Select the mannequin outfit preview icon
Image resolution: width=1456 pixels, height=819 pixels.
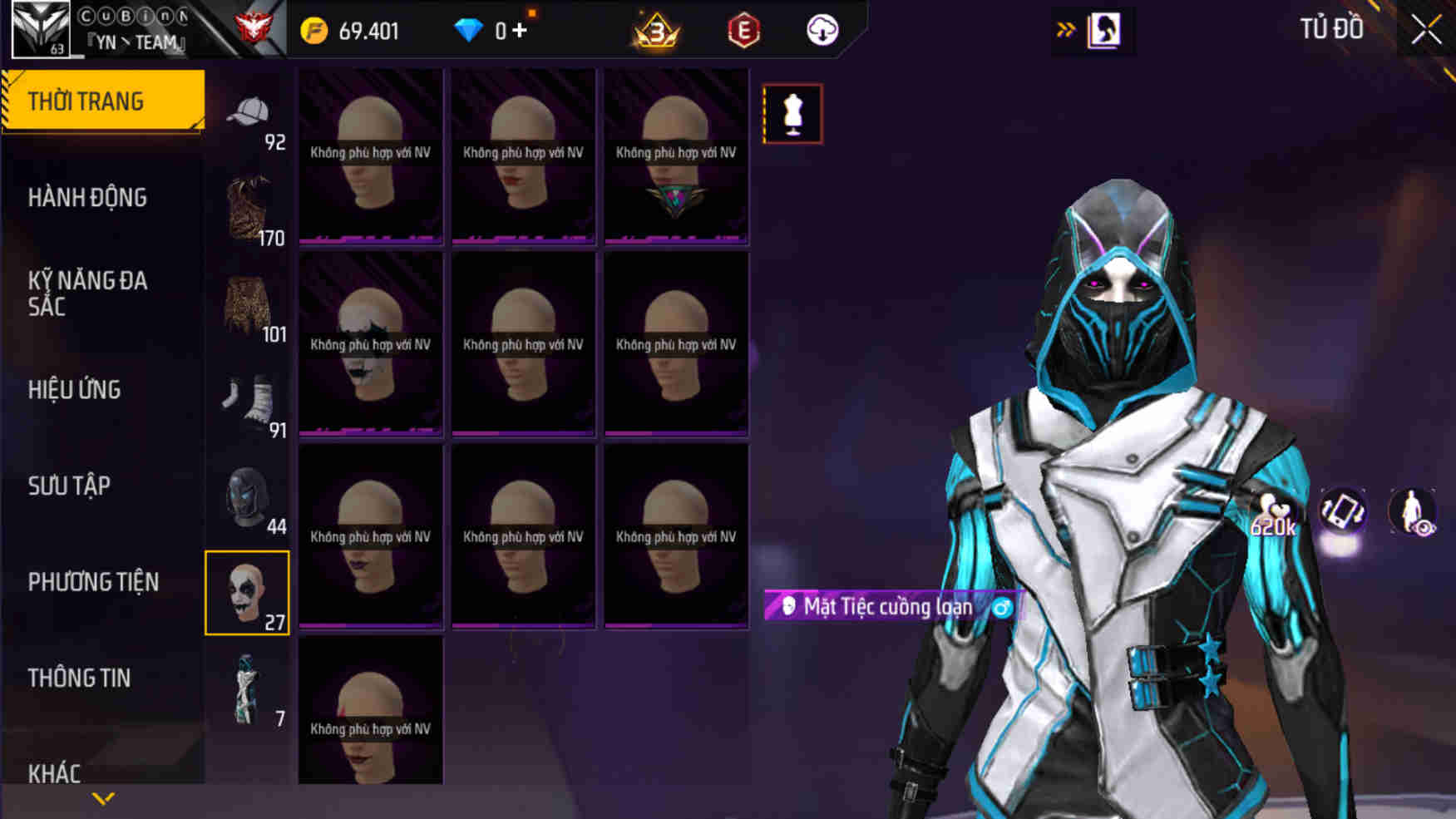[x=792, y=114]
